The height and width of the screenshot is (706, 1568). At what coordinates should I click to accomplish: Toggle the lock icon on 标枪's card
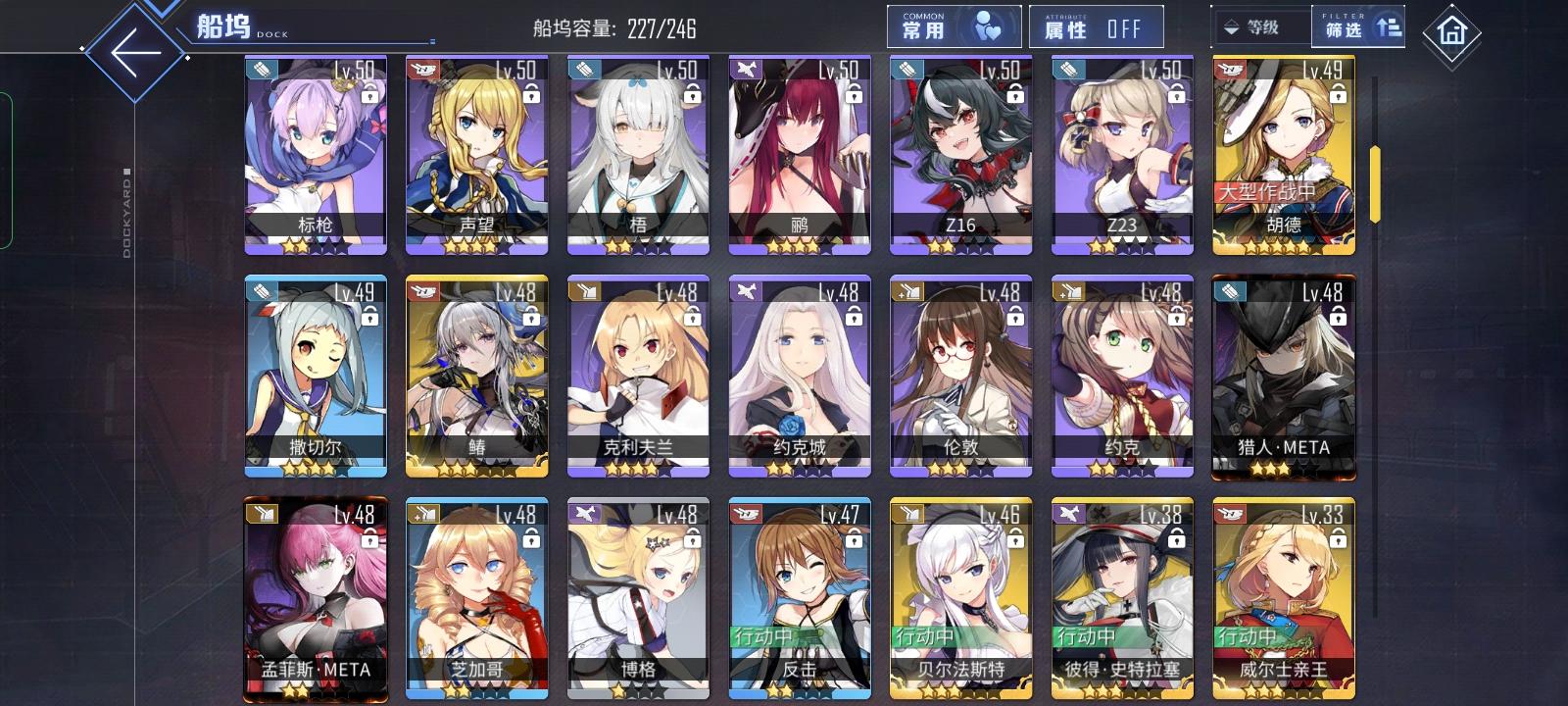pyautogui.click(x=368, y=97)
